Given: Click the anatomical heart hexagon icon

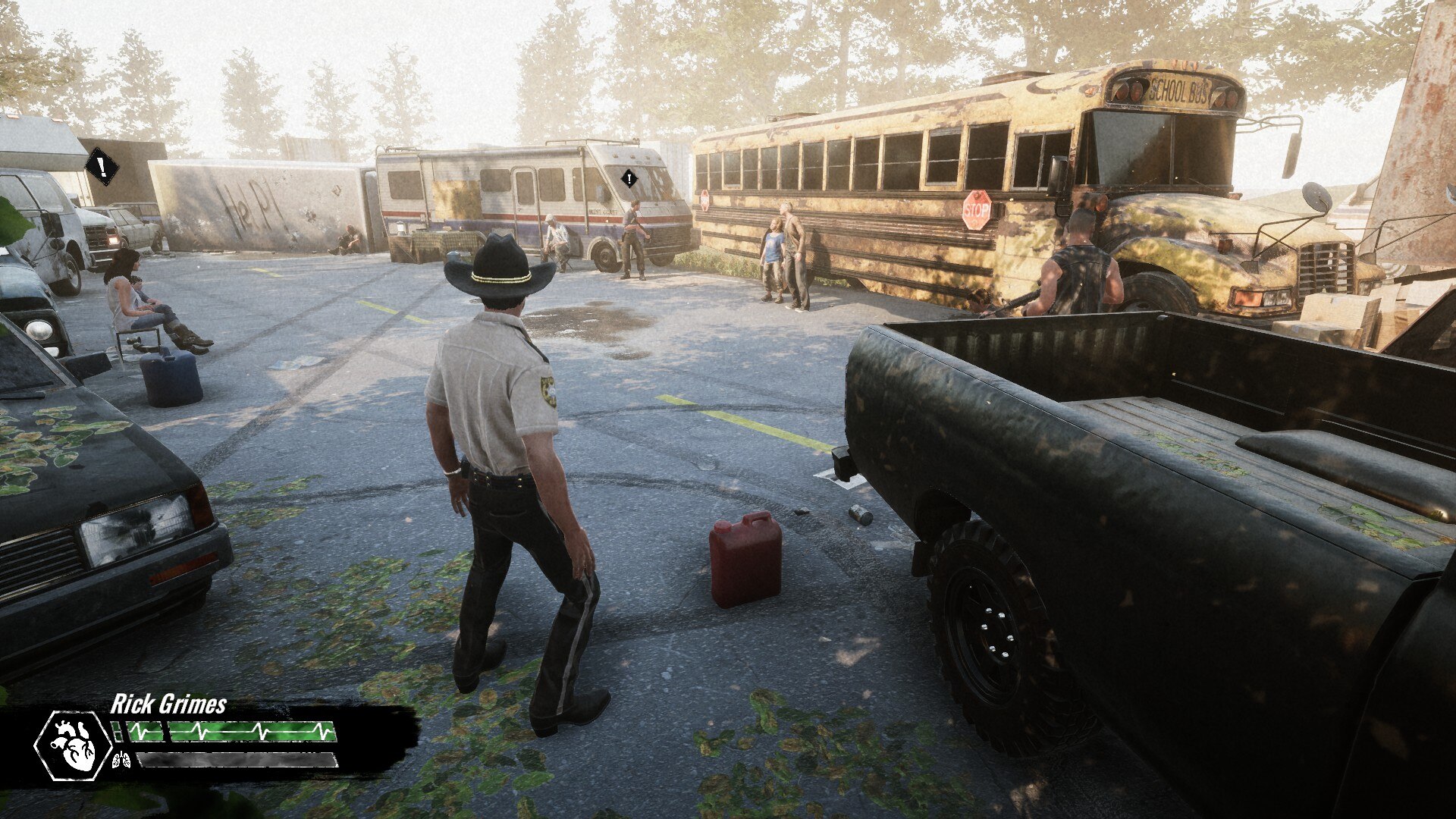Looking at the screenshot, I should click(74, 746).
